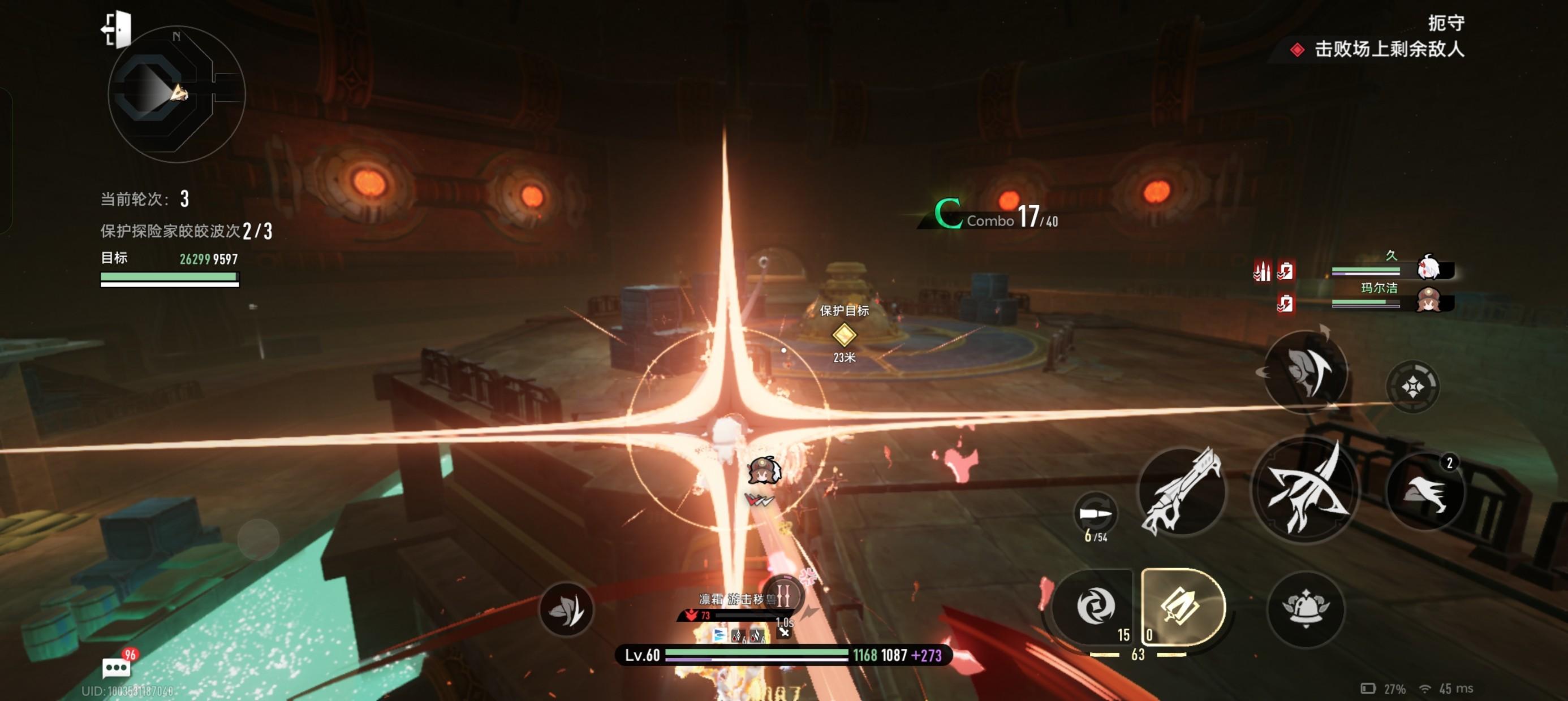
Task: Select the 击败场上剩余敌人 objective tracker
Action: coord(1388,49)
